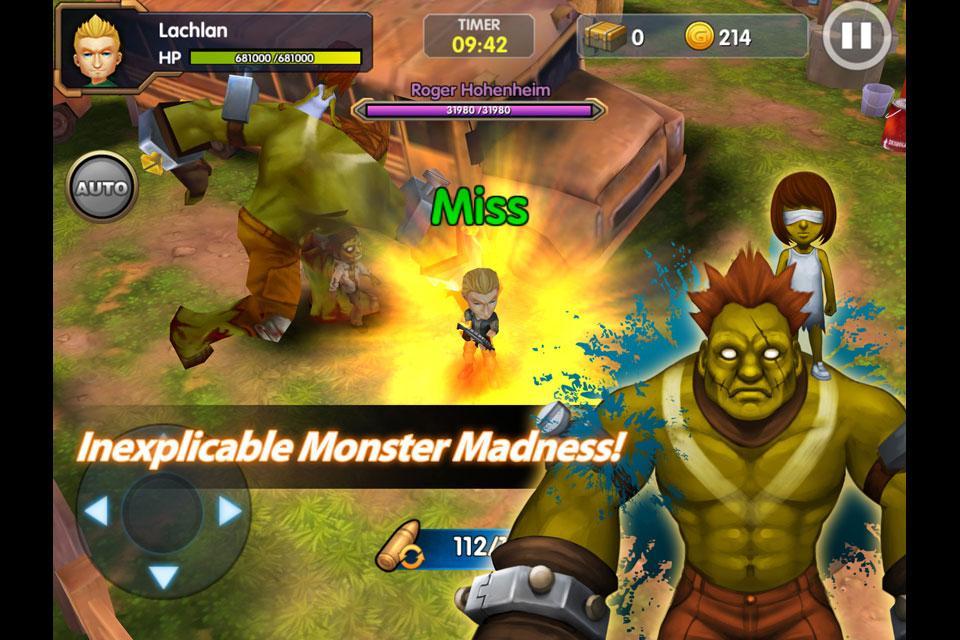The image size is (960, 640).
Task: Tap the d-pad right arrow
Action: (x=230, y=513)
